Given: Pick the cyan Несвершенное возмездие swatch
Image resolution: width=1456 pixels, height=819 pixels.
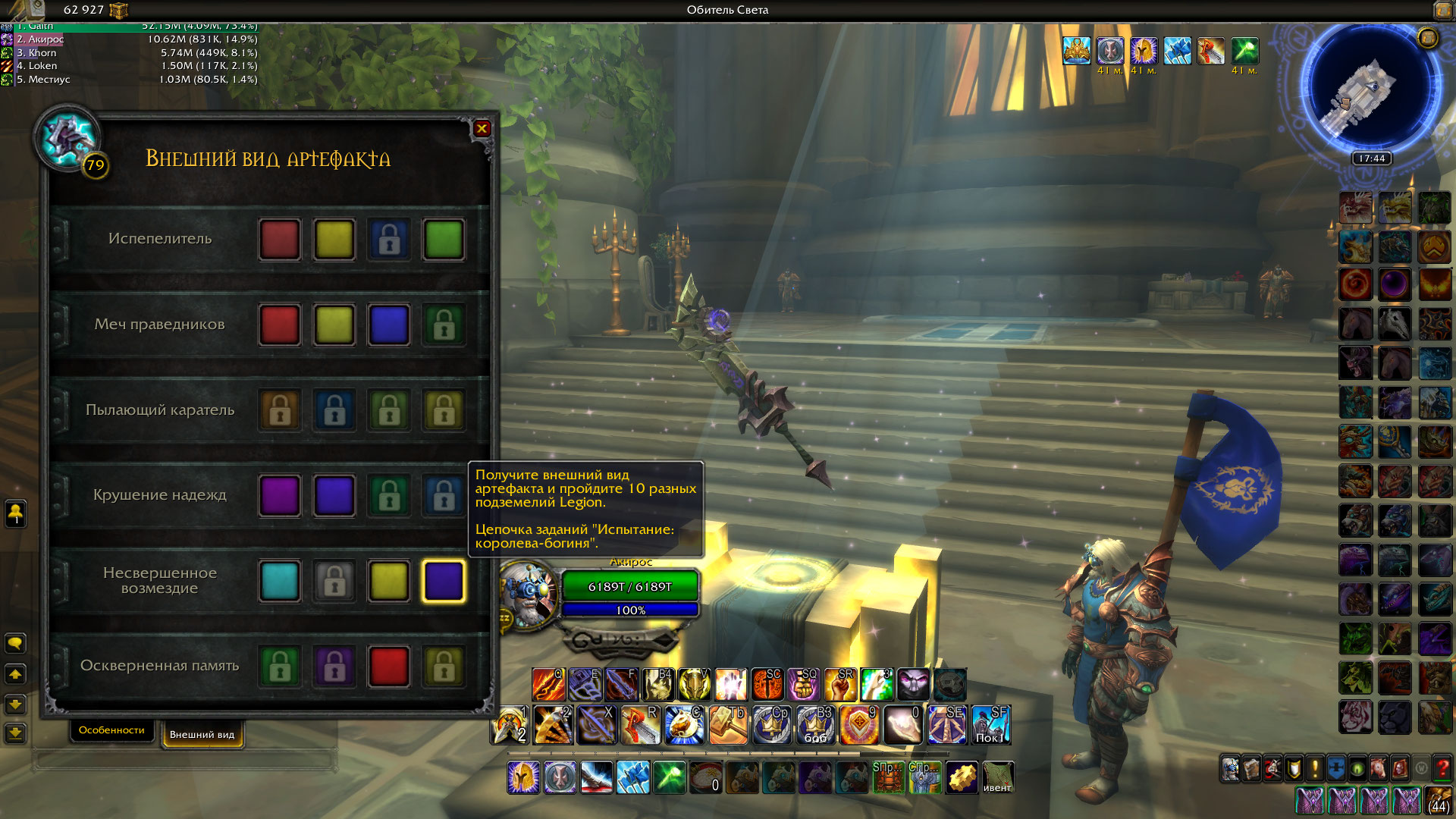Looking at the screenshot, I should (280, 581).
